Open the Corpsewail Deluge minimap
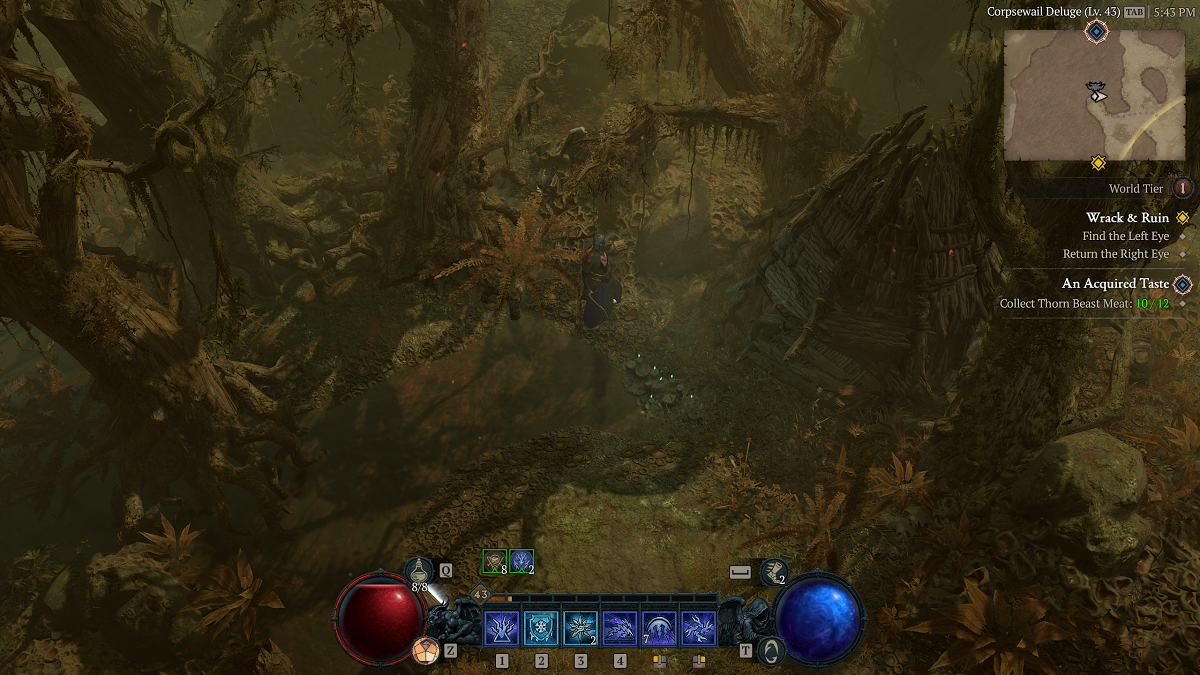This screenshot has height=675, width=1200. (x=1094, y=95)
